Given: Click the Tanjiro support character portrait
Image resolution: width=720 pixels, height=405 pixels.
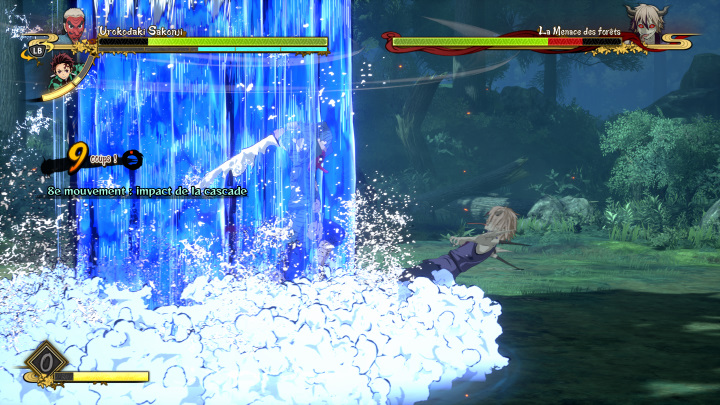Looking at the screenshot, I should click(63, 70).
